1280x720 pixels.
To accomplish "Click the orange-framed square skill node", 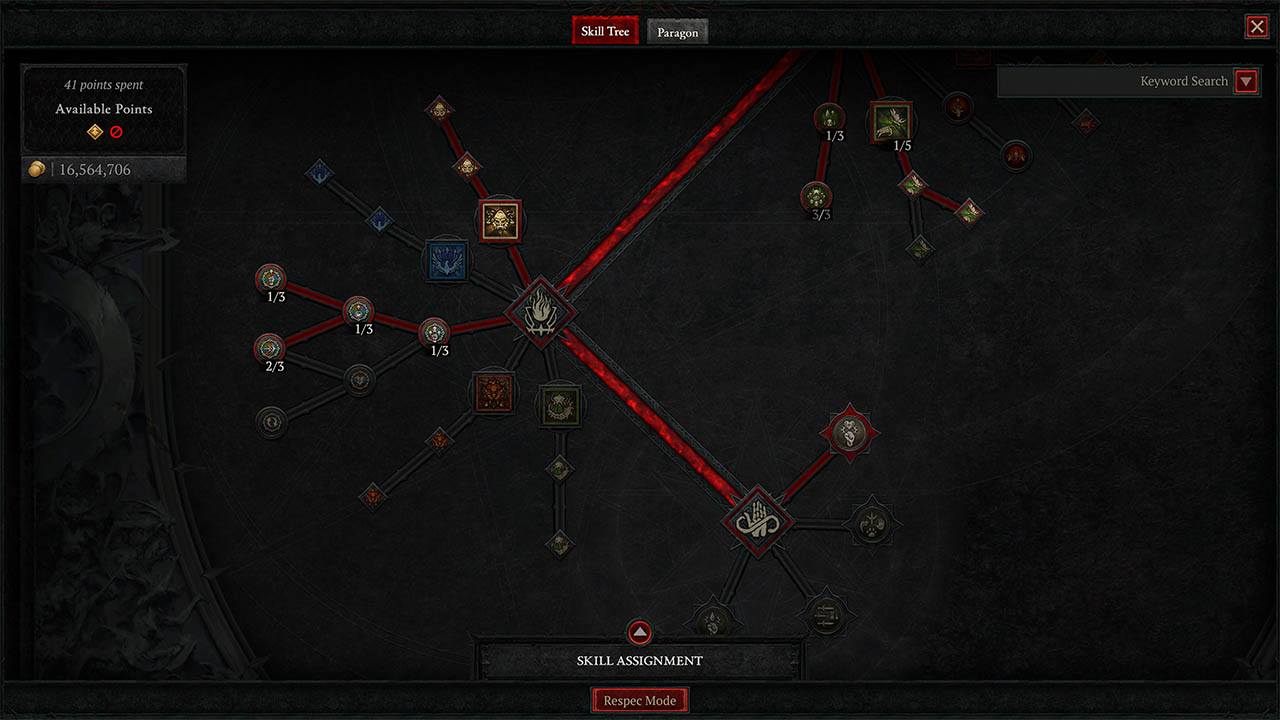I will point(494,394).
